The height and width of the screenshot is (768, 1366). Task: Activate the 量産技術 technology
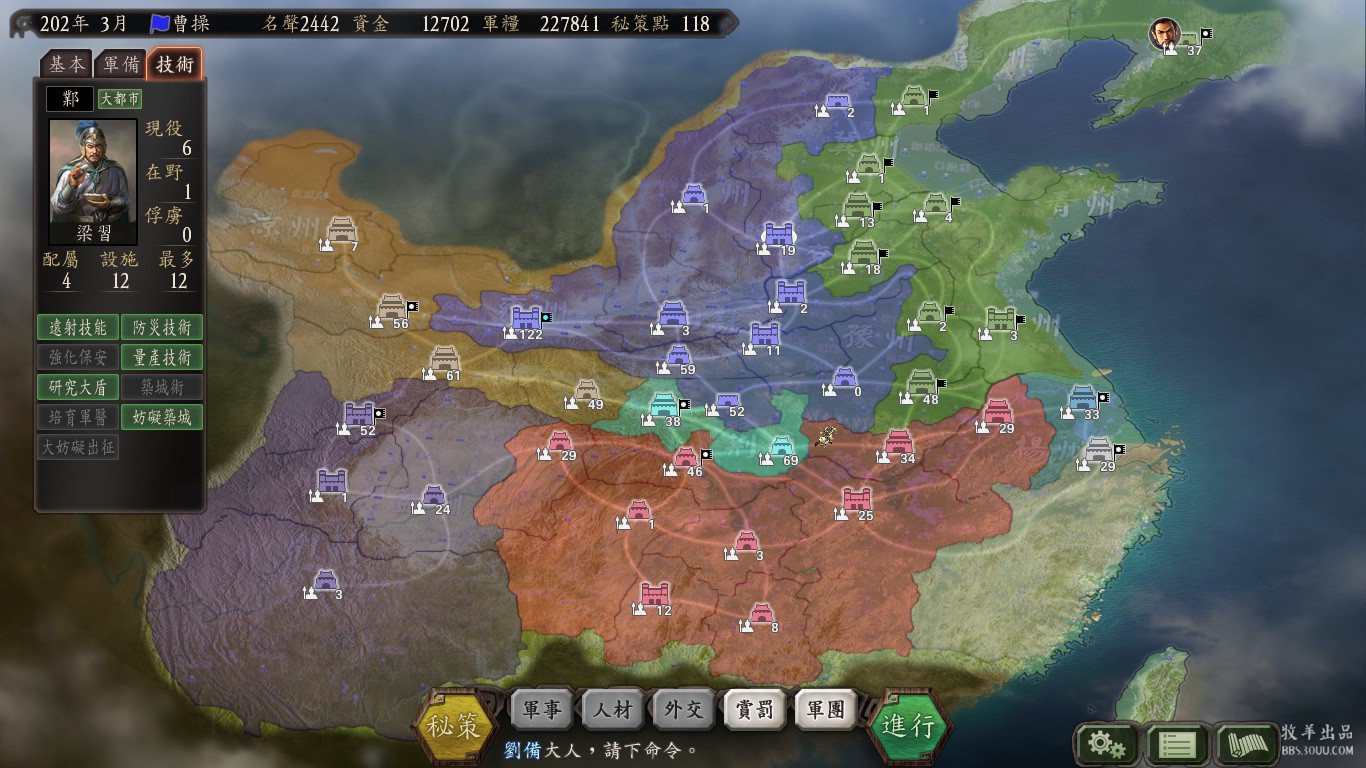click(x=162, y=357)
